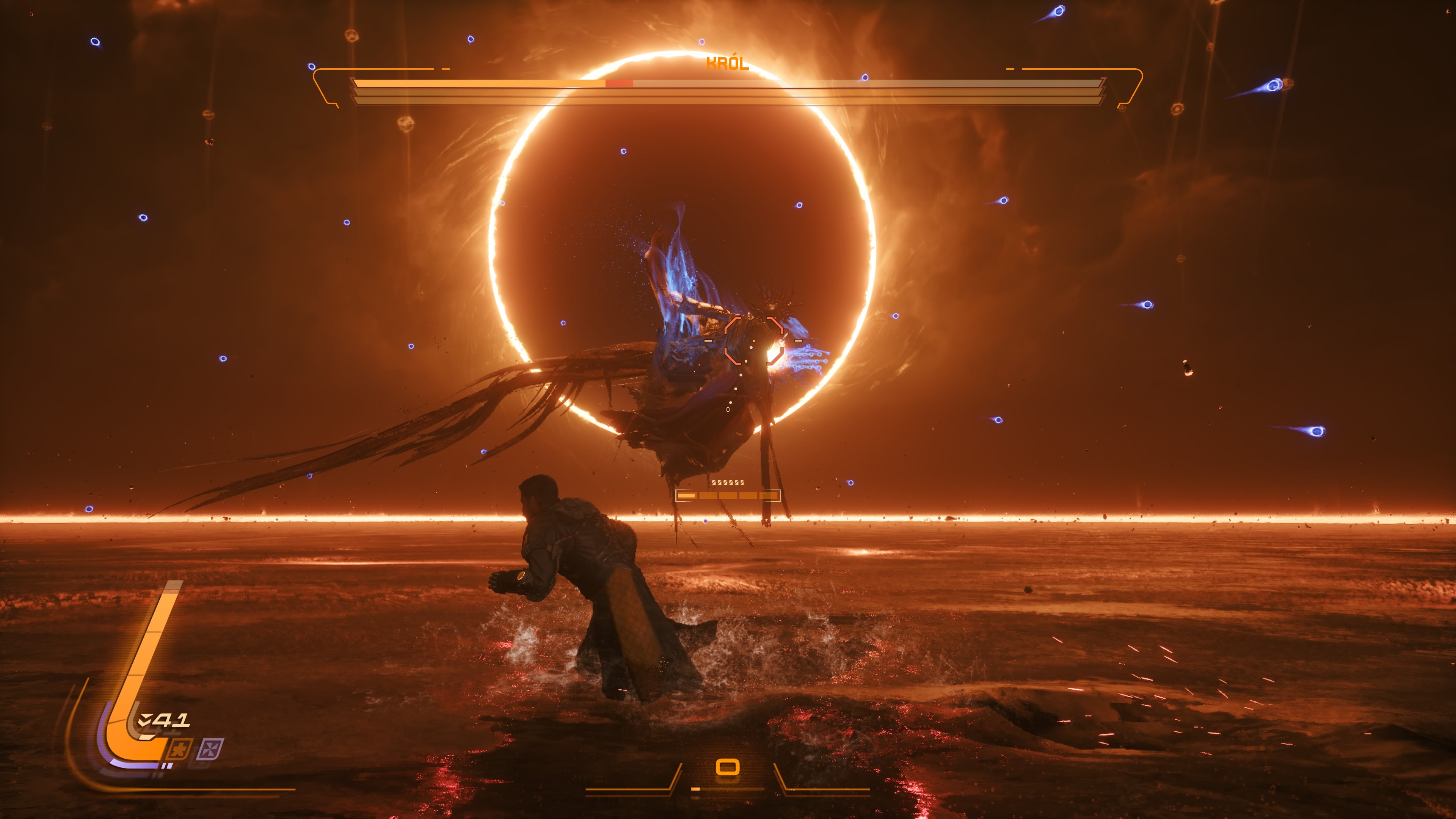The image size is (1456, 819).
Task: Select the orange splat-figure ability icon
Action: tap(180, 750)
